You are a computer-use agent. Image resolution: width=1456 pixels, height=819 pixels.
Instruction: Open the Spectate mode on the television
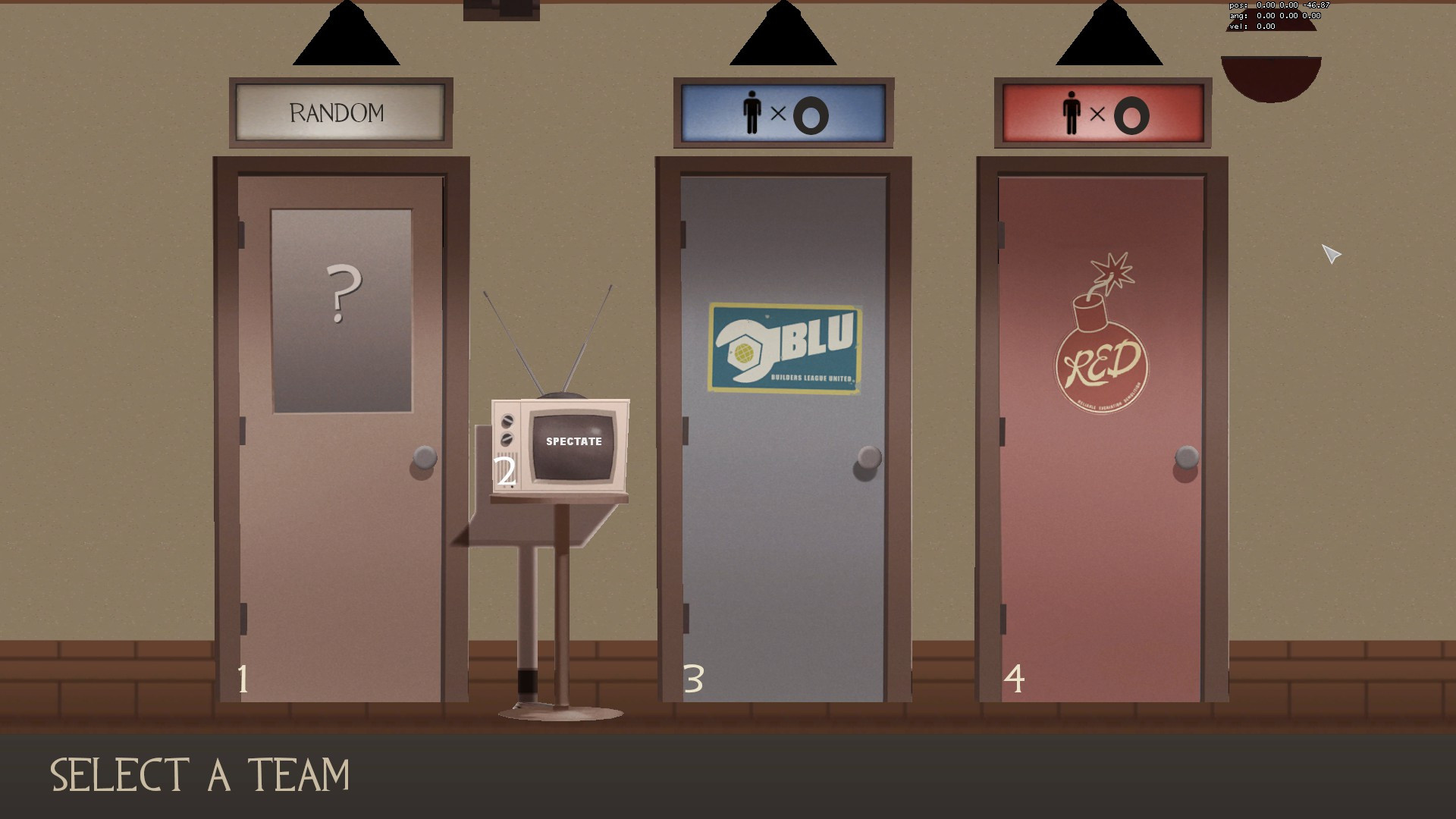572,440
